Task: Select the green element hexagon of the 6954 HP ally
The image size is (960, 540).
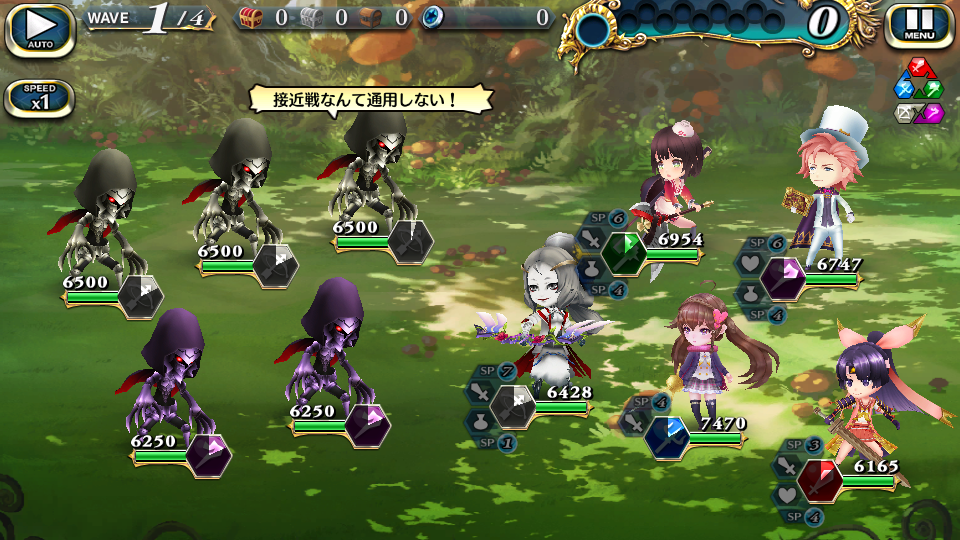Action: tap(624, 252)
